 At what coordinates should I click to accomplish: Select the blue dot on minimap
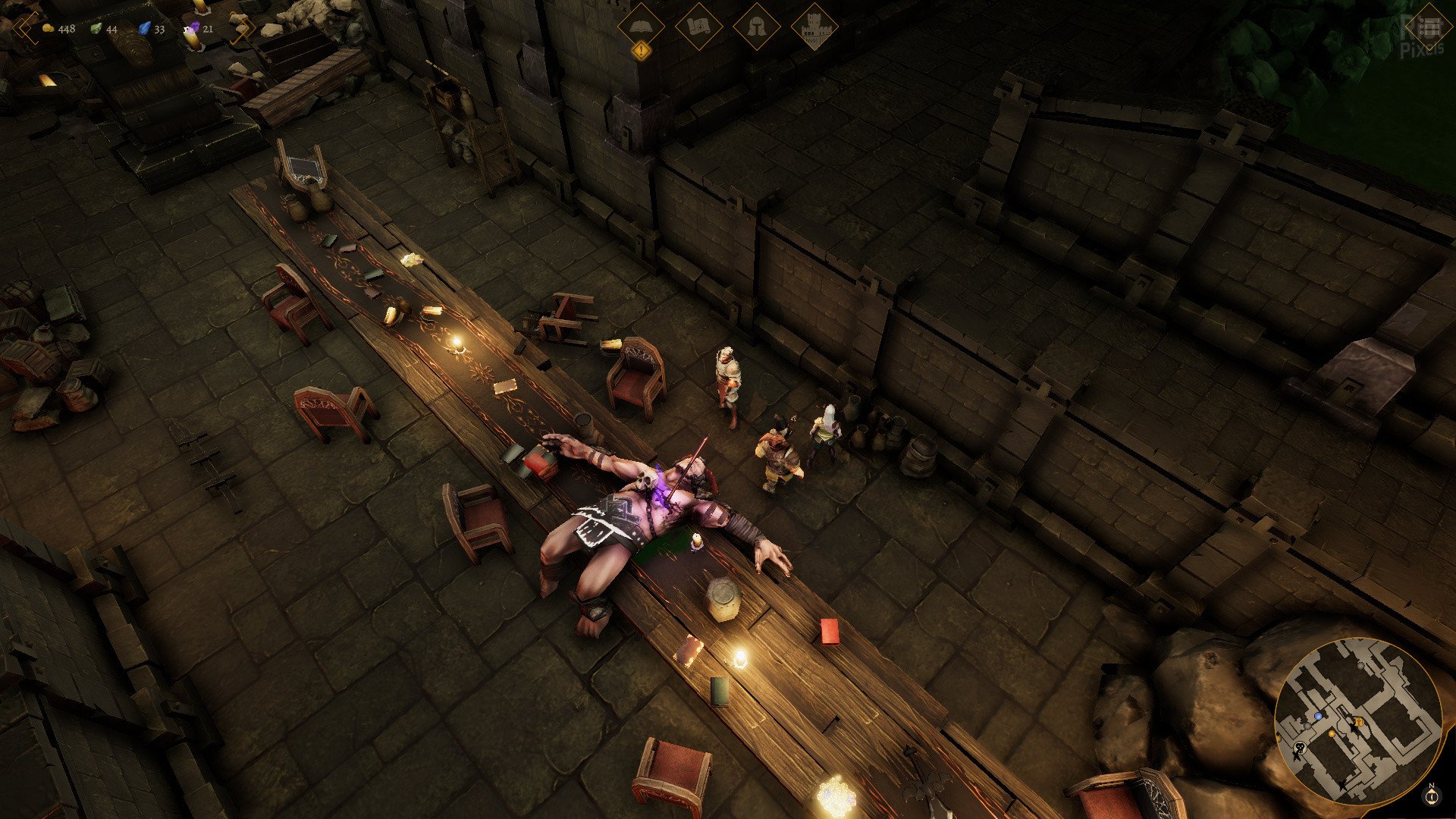click(x=1318, y=716)
